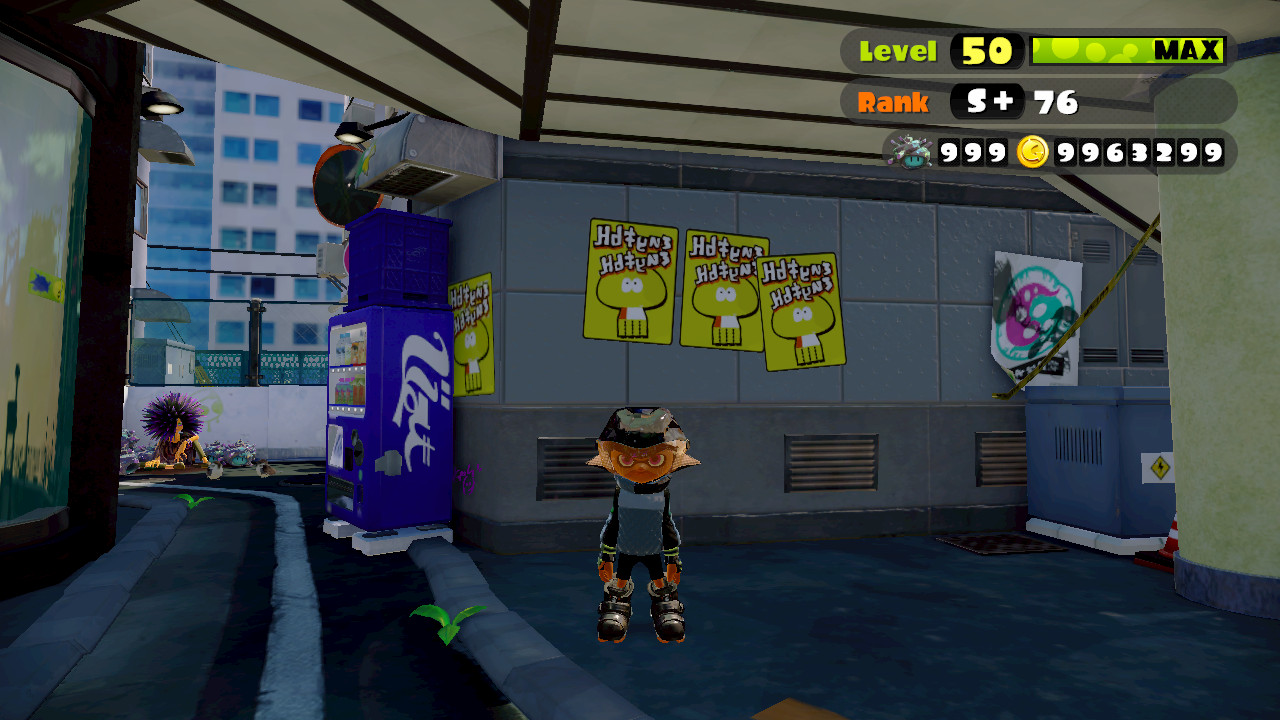Image resolution: width=1280 pixels, height=720 pixels.
Task: Toggle the green indicator light on vending machine
Action: (360, 474)
